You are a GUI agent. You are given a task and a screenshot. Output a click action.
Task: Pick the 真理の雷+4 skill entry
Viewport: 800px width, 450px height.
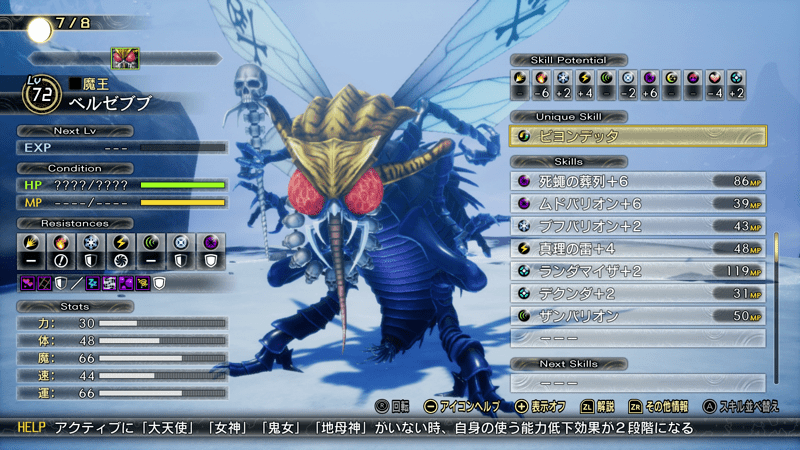[638, 248]
